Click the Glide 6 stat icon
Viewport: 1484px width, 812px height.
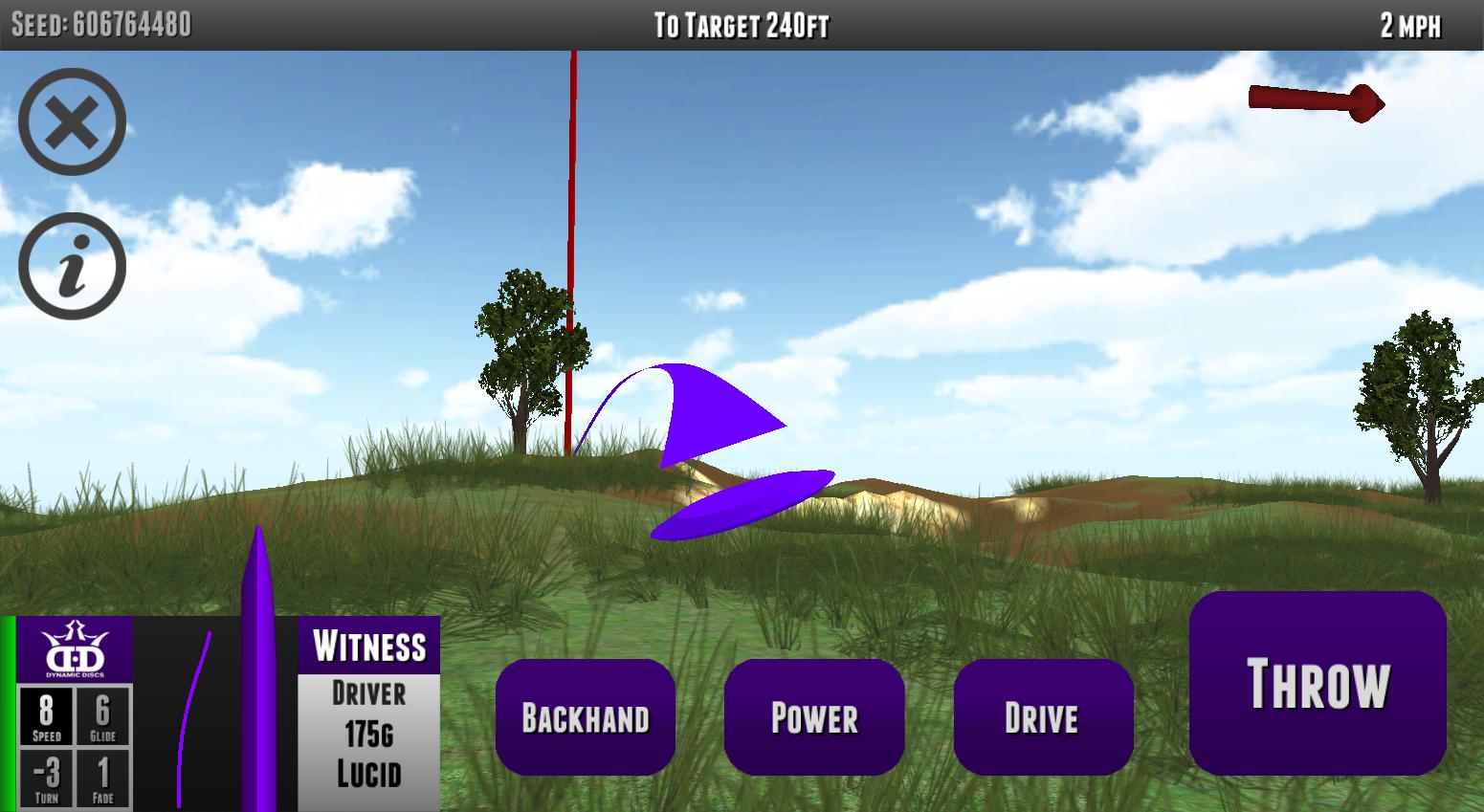(102, 718)
